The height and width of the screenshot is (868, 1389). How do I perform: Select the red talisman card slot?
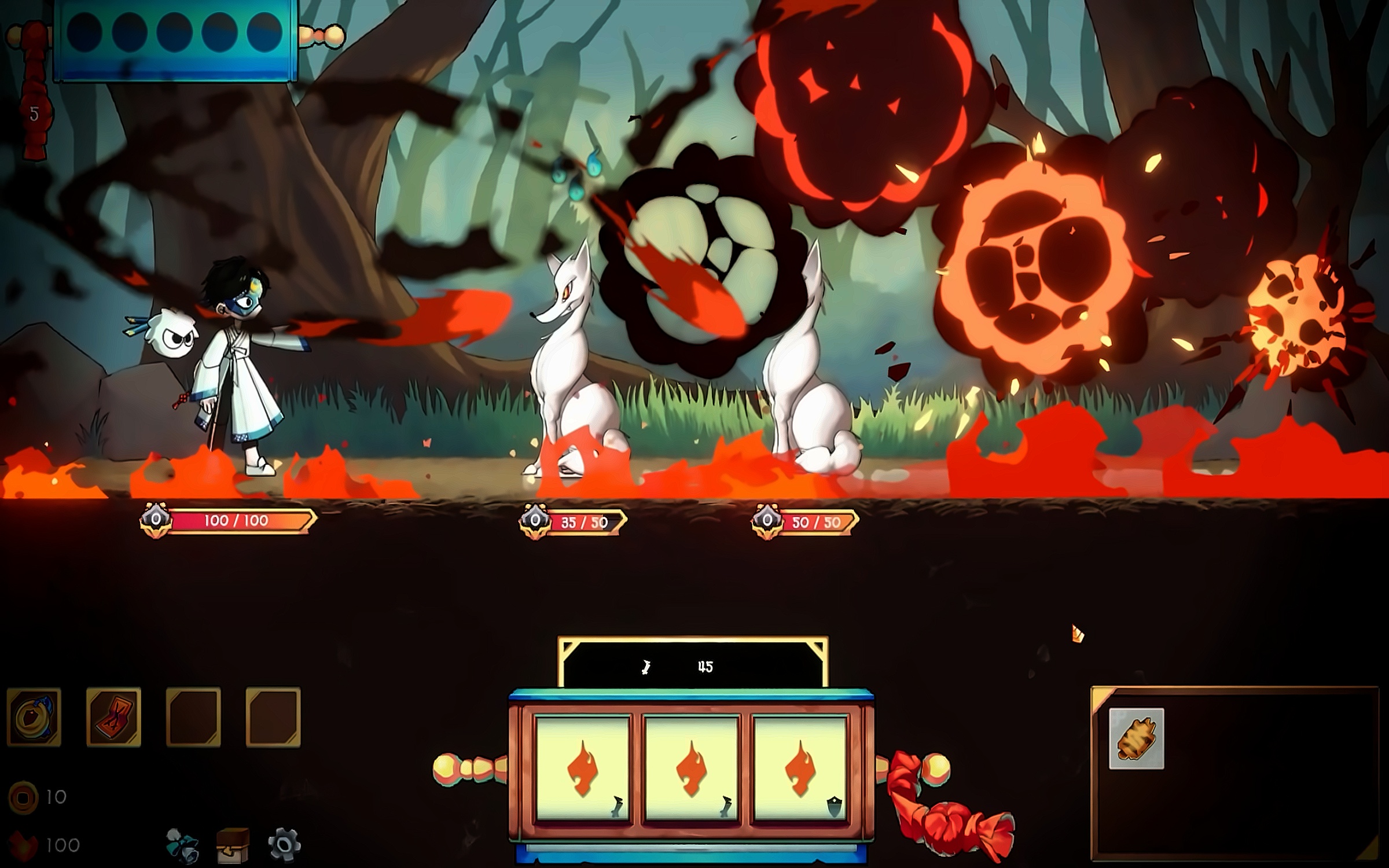pyautogui.click(x=113, y=717)
